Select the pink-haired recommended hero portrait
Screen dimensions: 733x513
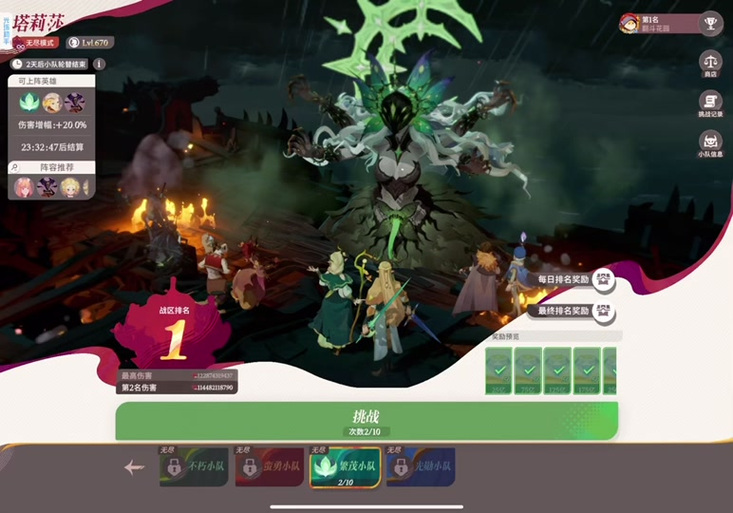(23, 187)
